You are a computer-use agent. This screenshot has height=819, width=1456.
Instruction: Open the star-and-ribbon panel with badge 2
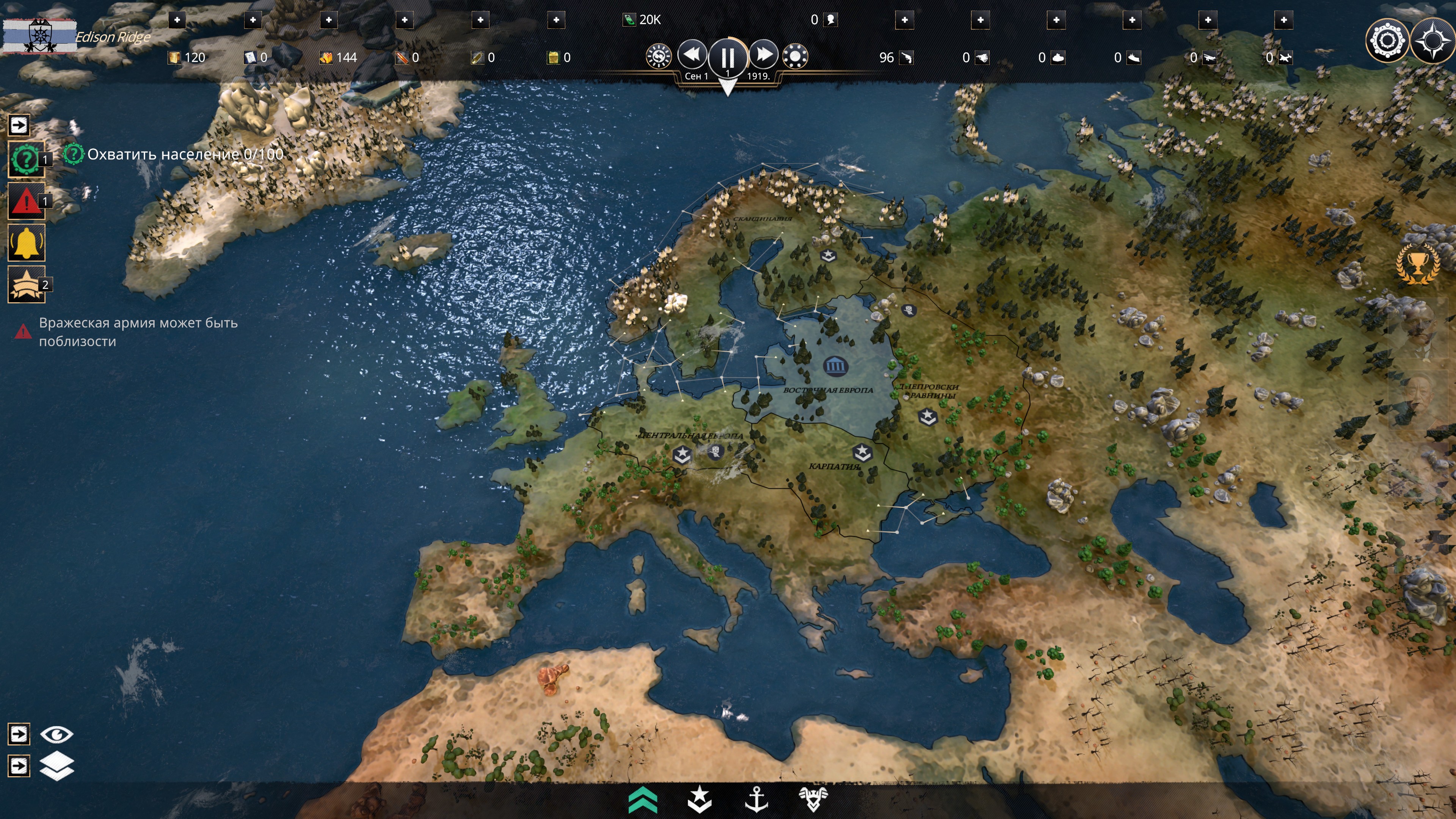pyautogui.click(x=26, y=284)
